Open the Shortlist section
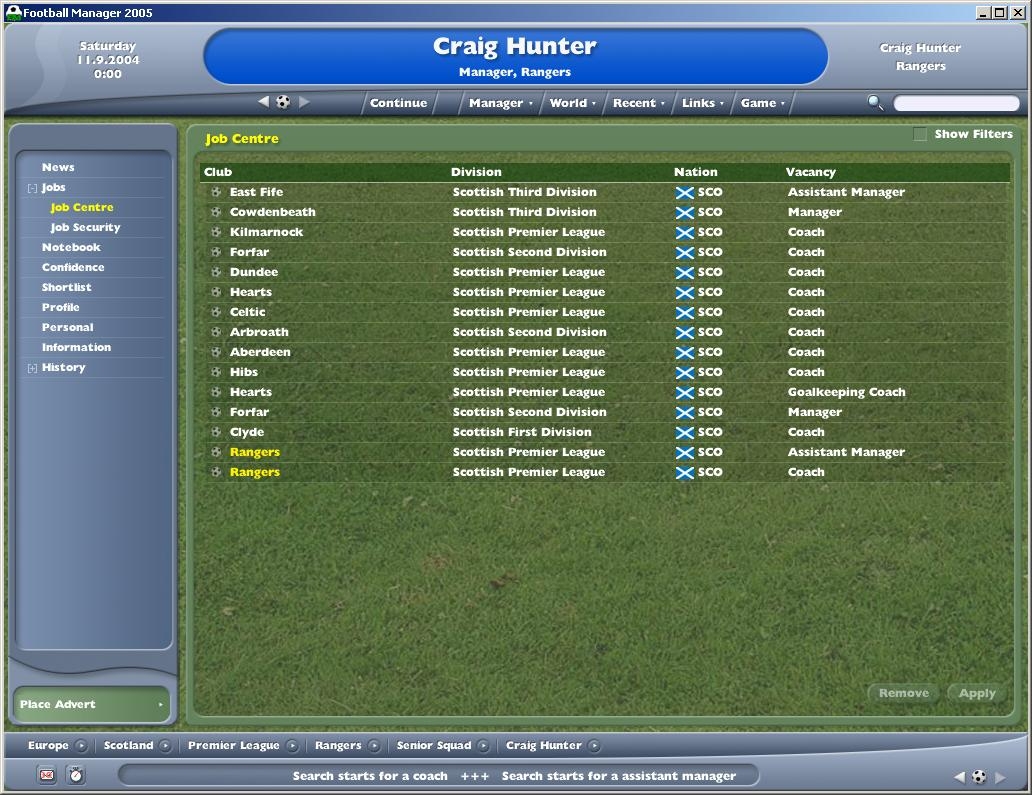 tap(66, 287)
